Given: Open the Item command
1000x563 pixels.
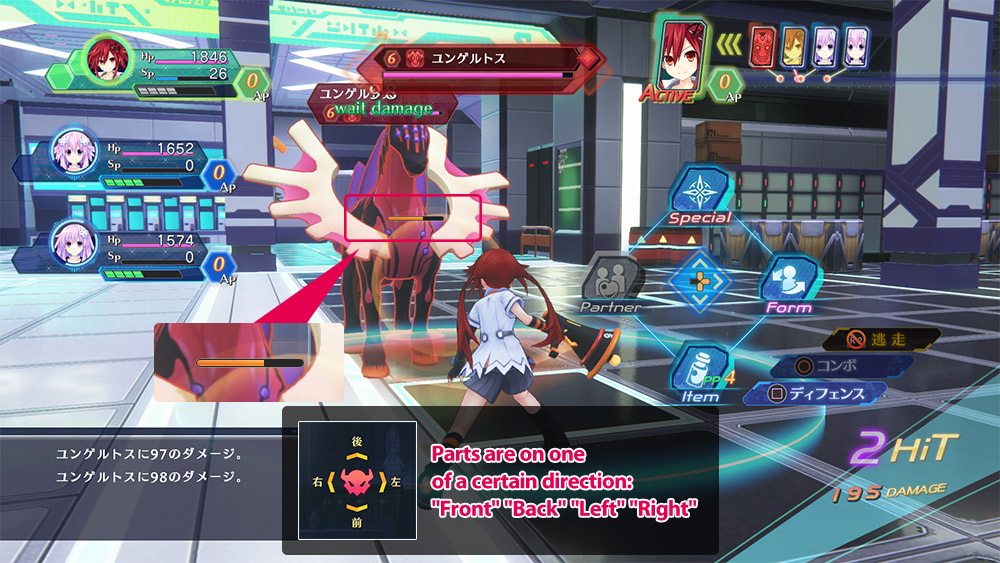Looking at the screenshot, I should pos(700,371).
